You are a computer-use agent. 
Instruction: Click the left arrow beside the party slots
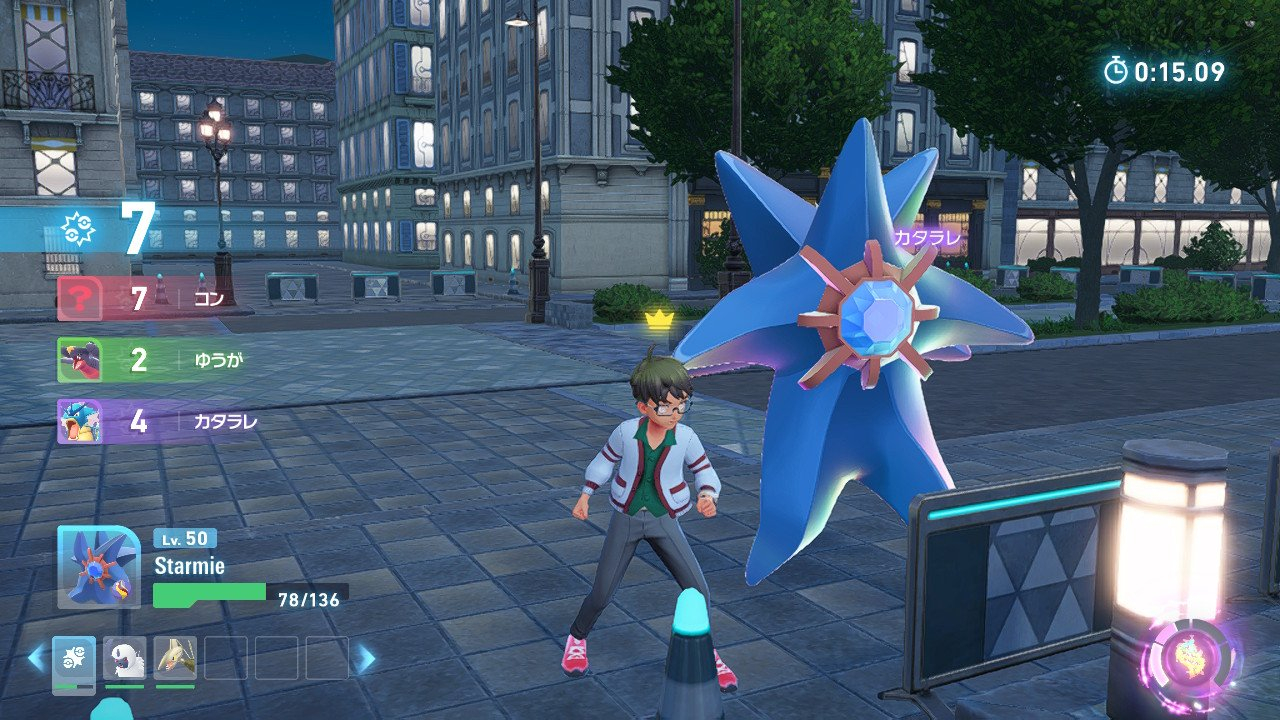[36, 658]
